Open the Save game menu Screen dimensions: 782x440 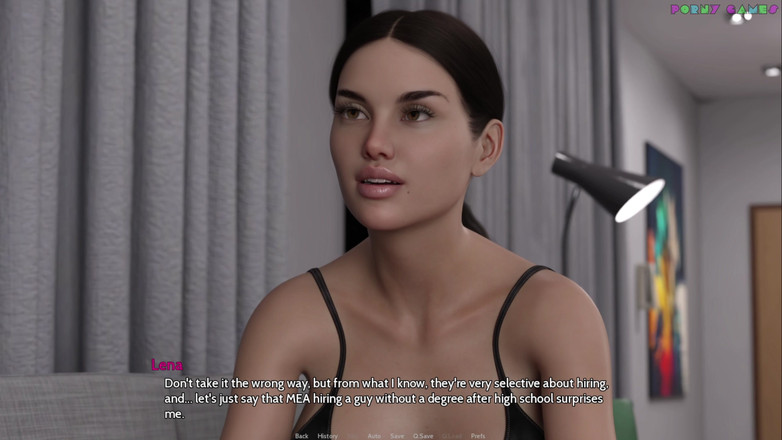pyautogui.click(x=397, y=436)
